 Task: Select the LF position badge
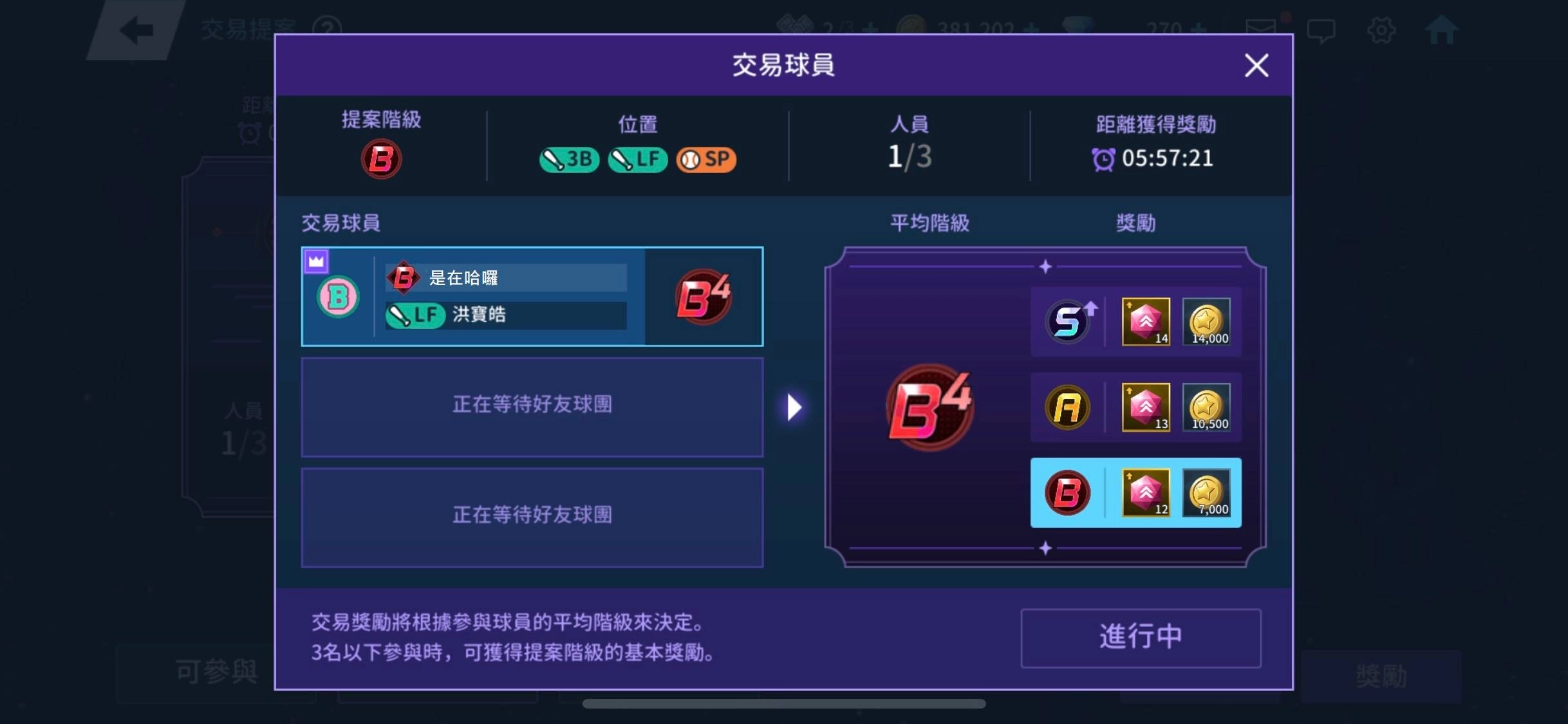coord(637,160)
